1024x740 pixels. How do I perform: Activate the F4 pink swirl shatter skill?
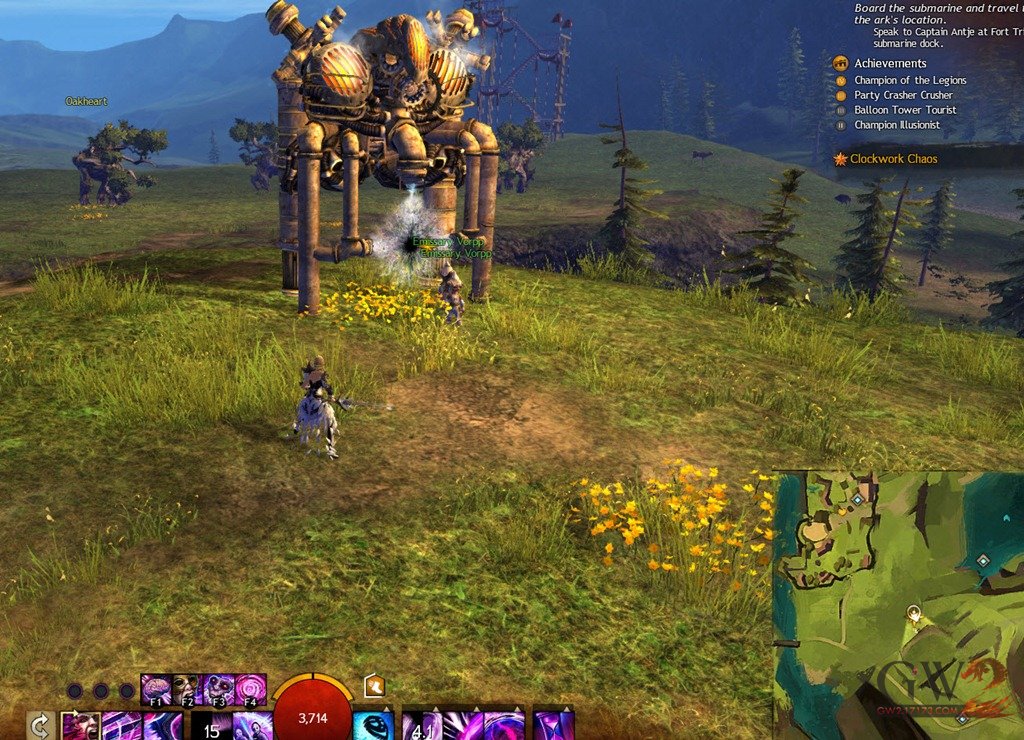[250, 690]
